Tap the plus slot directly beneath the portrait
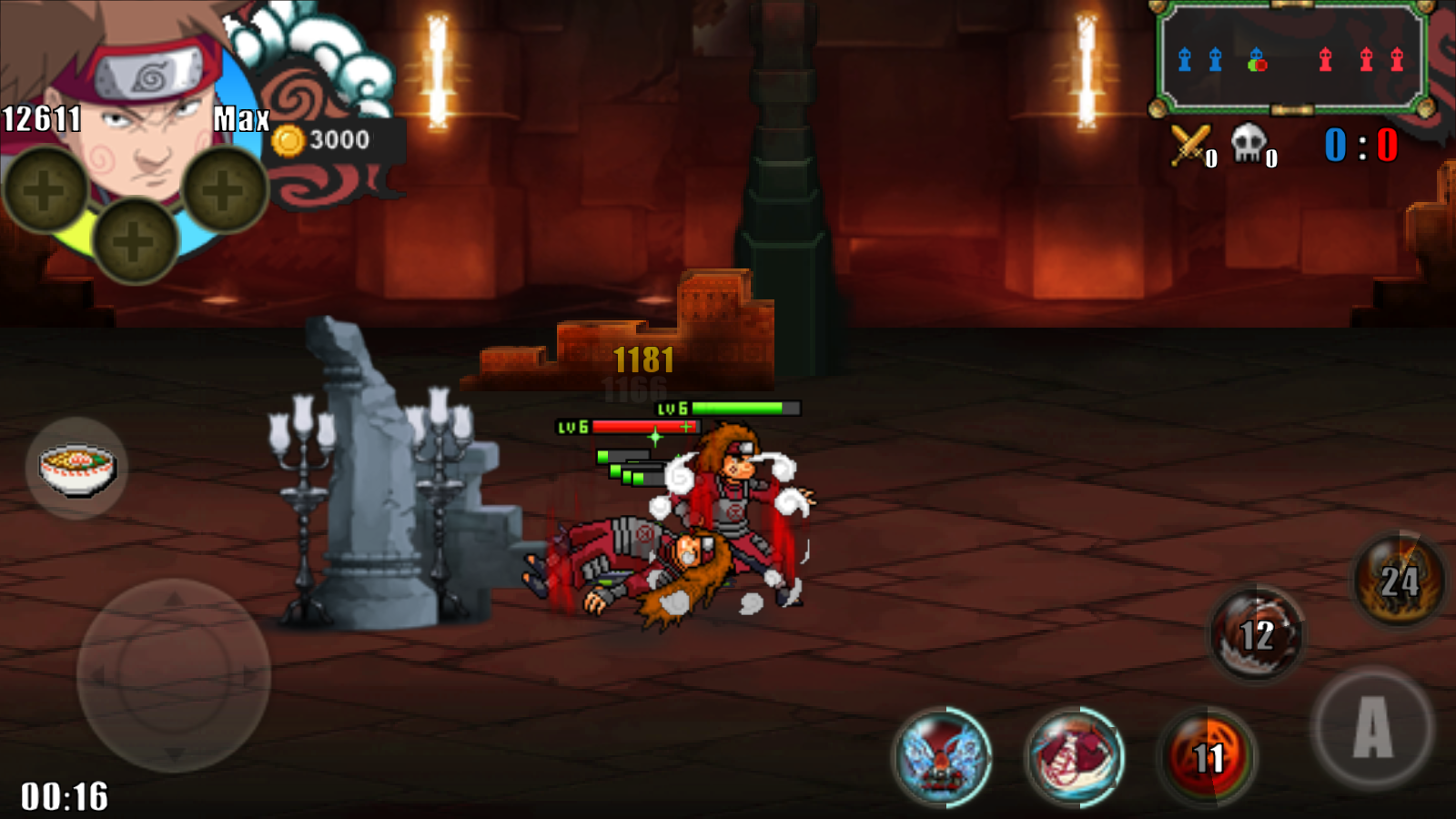 pyautogui.click(x=134, y=241)
